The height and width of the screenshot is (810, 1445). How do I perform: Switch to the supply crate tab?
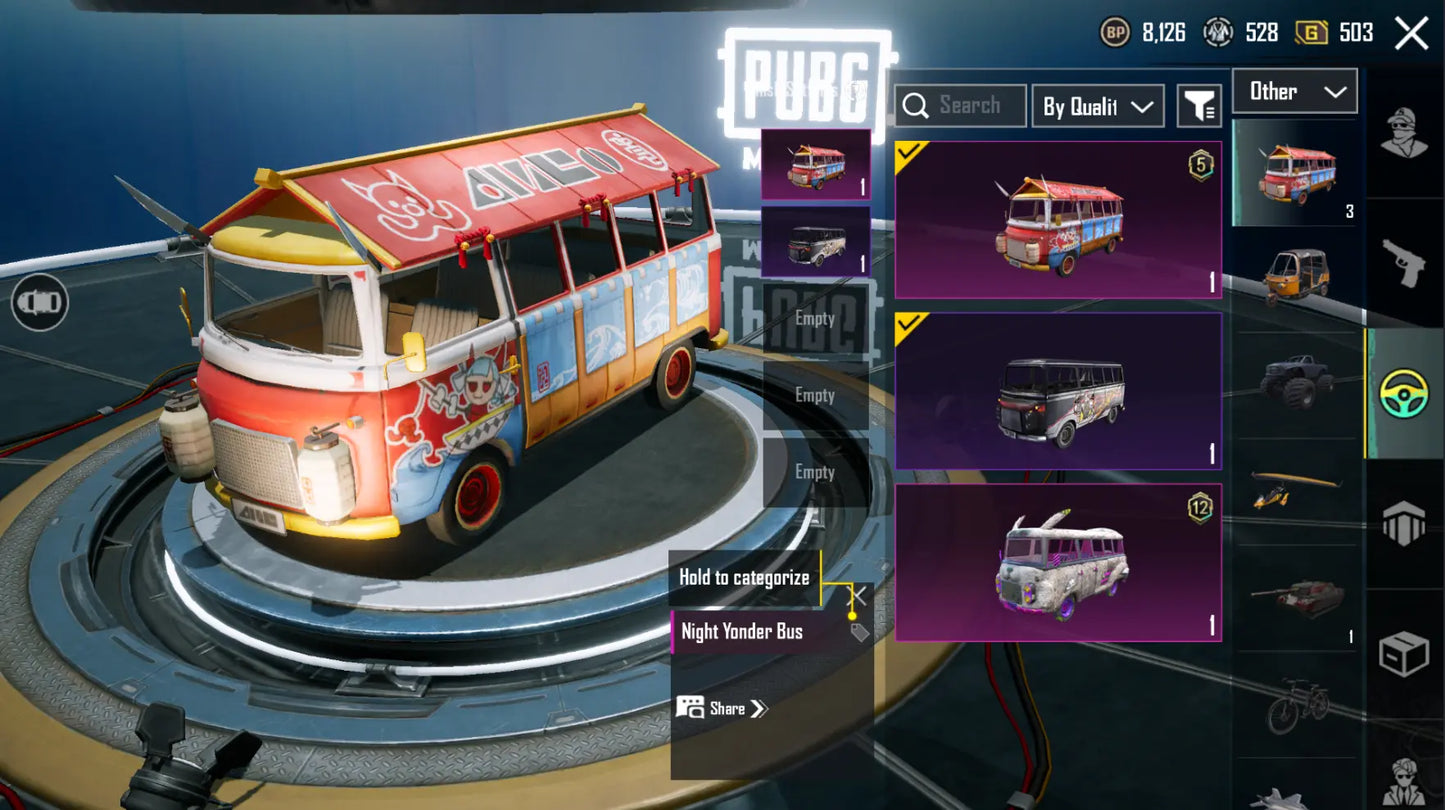coord(1404,655)
